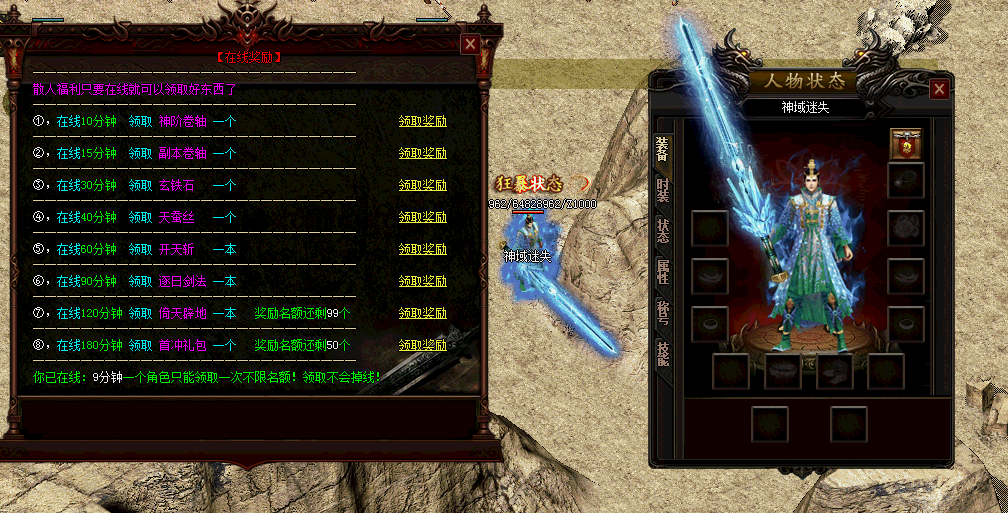Show the 状态 status tab
Screen dimensions: 1008x513
pyautogui.click(x=662, y=230)
